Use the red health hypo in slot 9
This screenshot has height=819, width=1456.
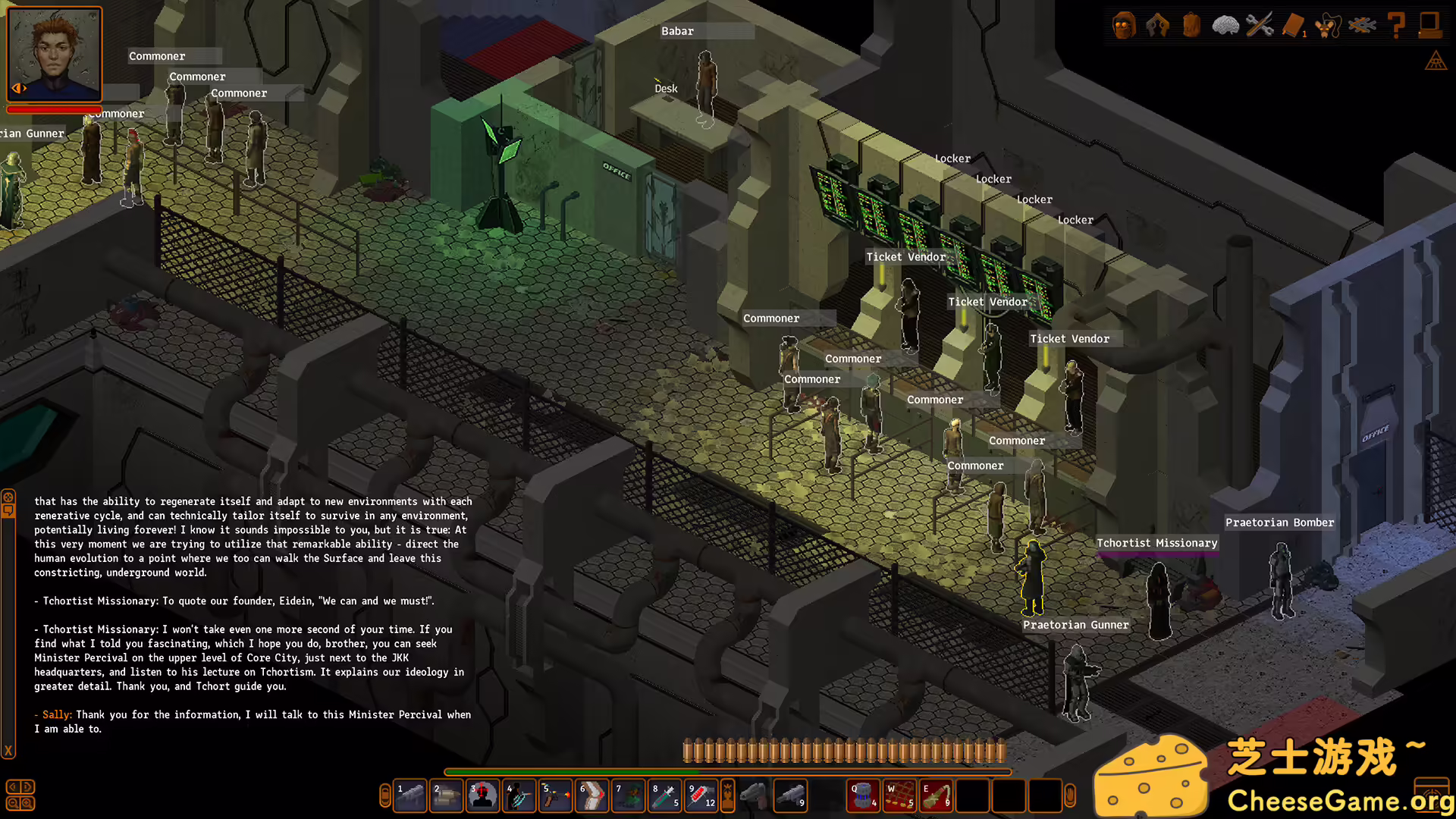(701, 795)
